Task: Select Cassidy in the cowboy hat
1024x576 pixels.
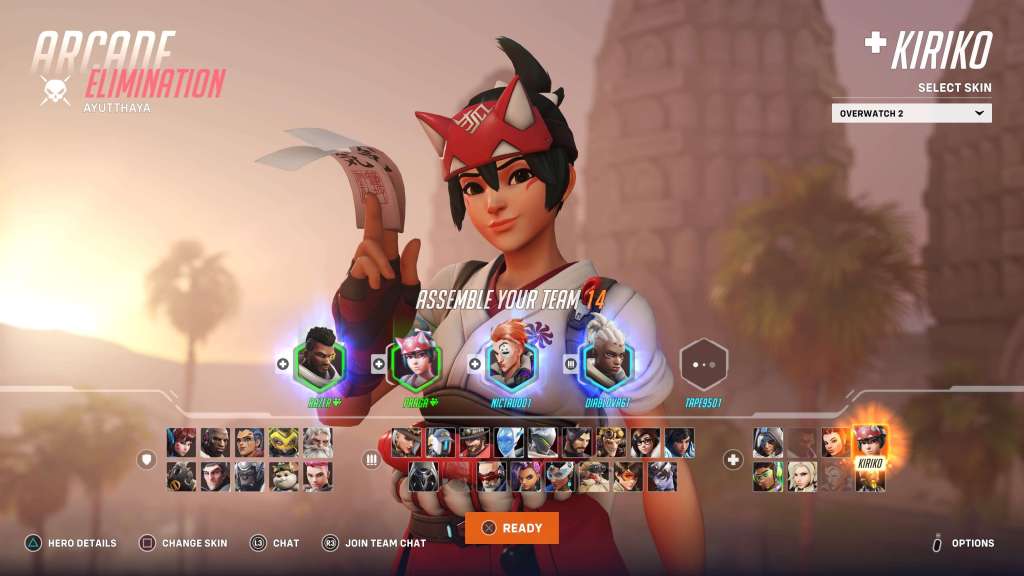Action: tap(474, 442)
